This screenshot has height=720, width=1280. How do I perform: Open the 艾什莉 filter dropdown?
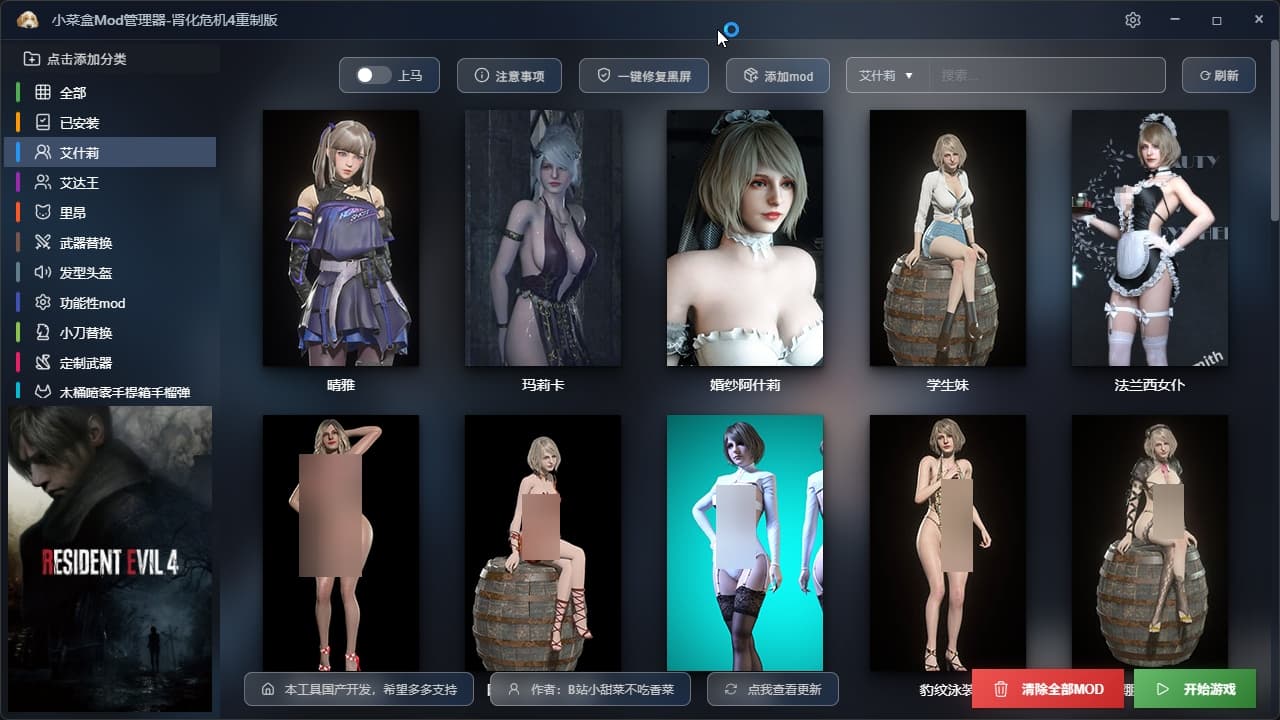pos(887,76)
